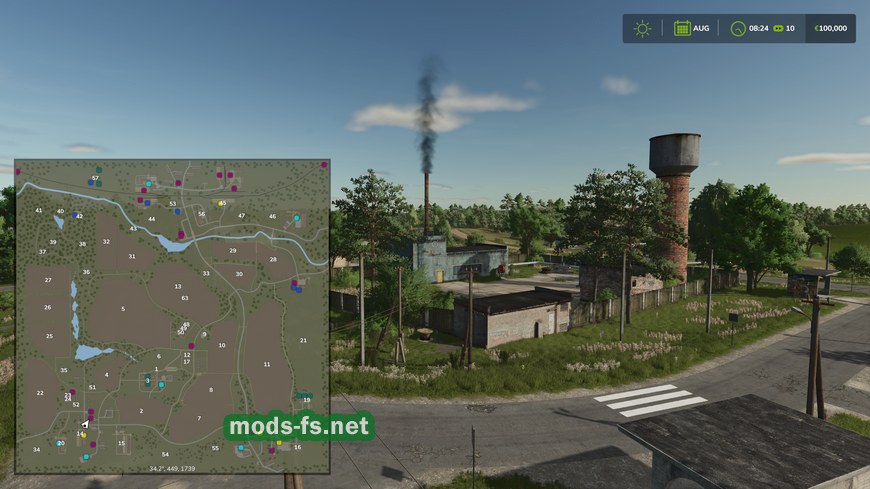
Task: Select field 44 on the map
Action: pyautogui.click(x=152, y=219)
